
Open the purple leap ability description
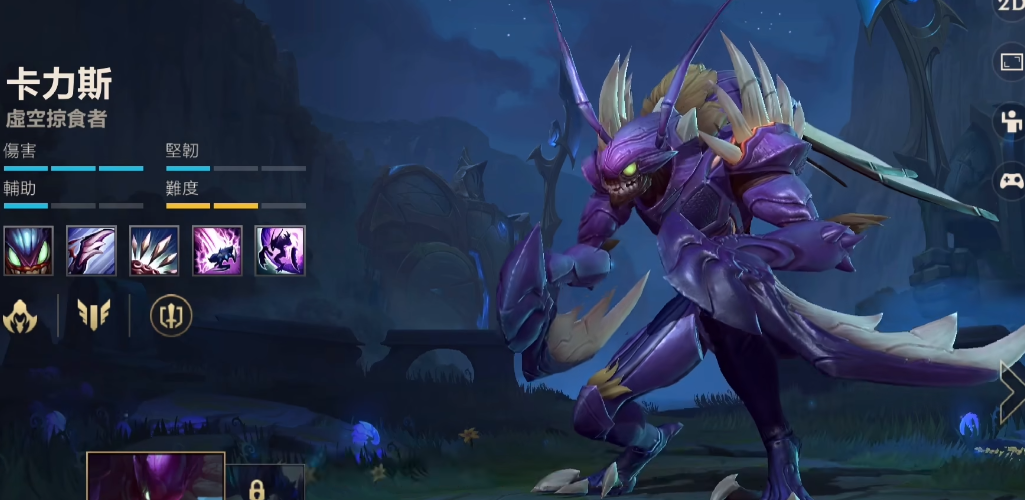(217, 250)
